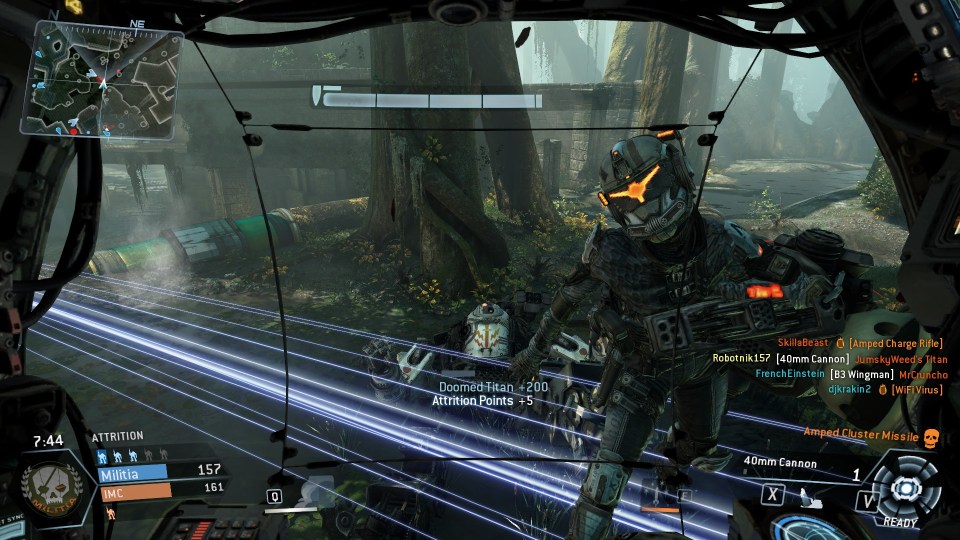The width and height of the screenshot is (960, 540).
Task: Select the Militia skull faction emblem
Action: coord(45,489)
